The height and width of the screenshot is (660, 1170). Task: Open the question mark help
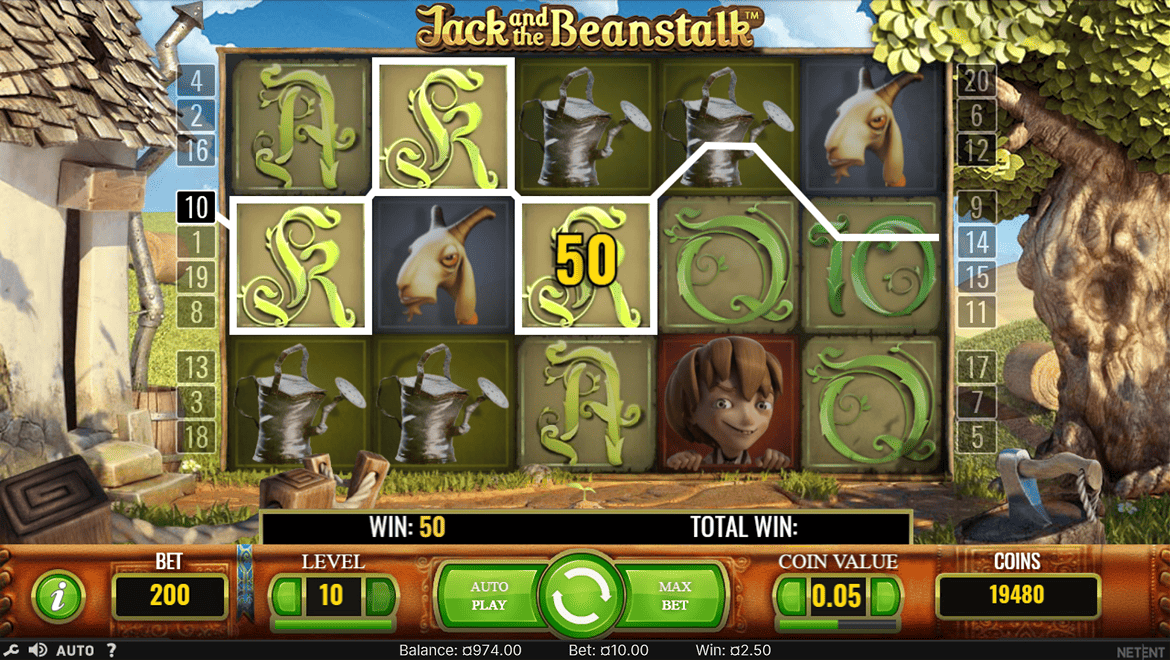(111, 650)
